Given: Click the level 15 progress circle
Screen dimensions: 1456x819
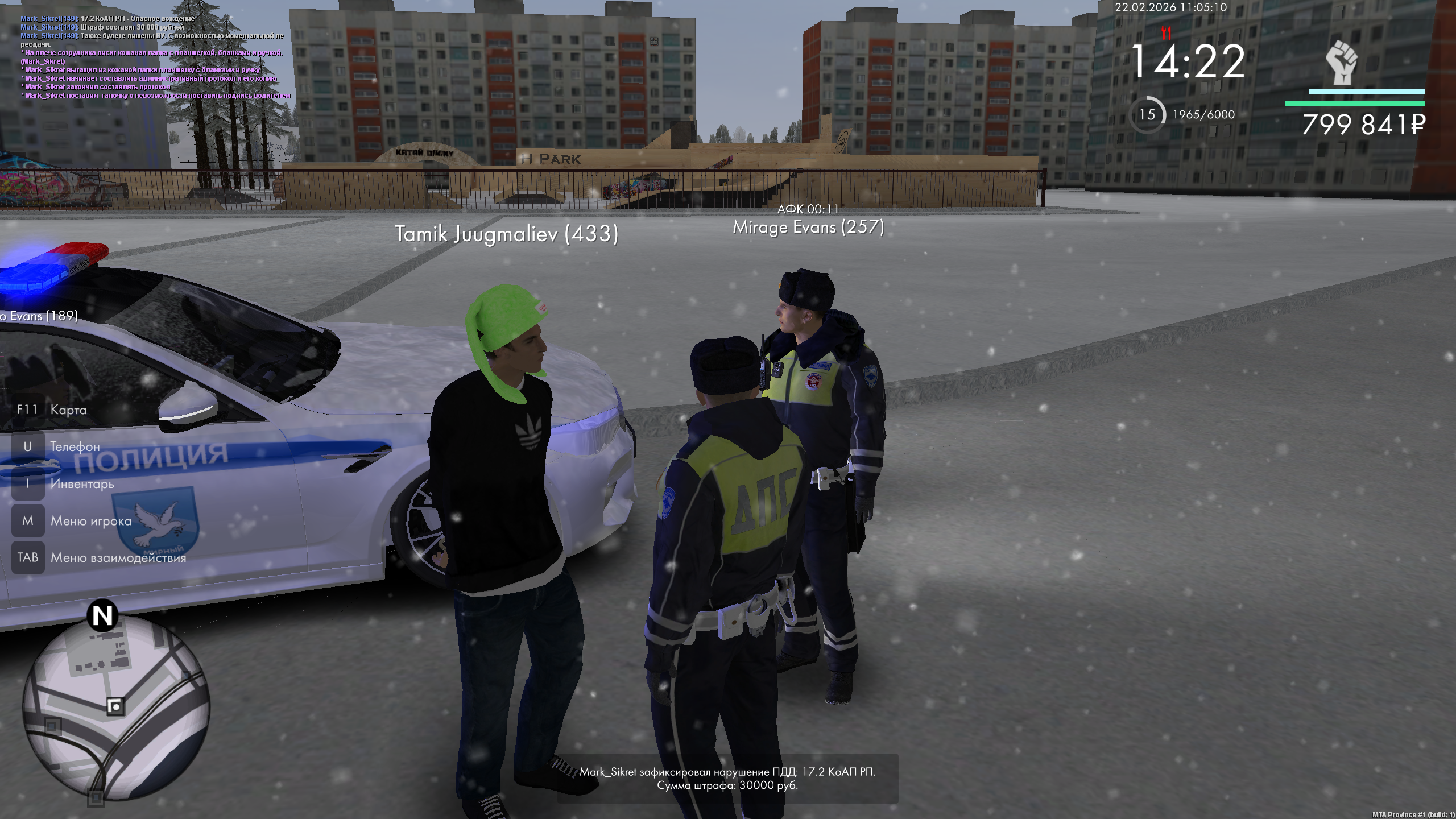Looking at the screenshot, I should 1147,115.
